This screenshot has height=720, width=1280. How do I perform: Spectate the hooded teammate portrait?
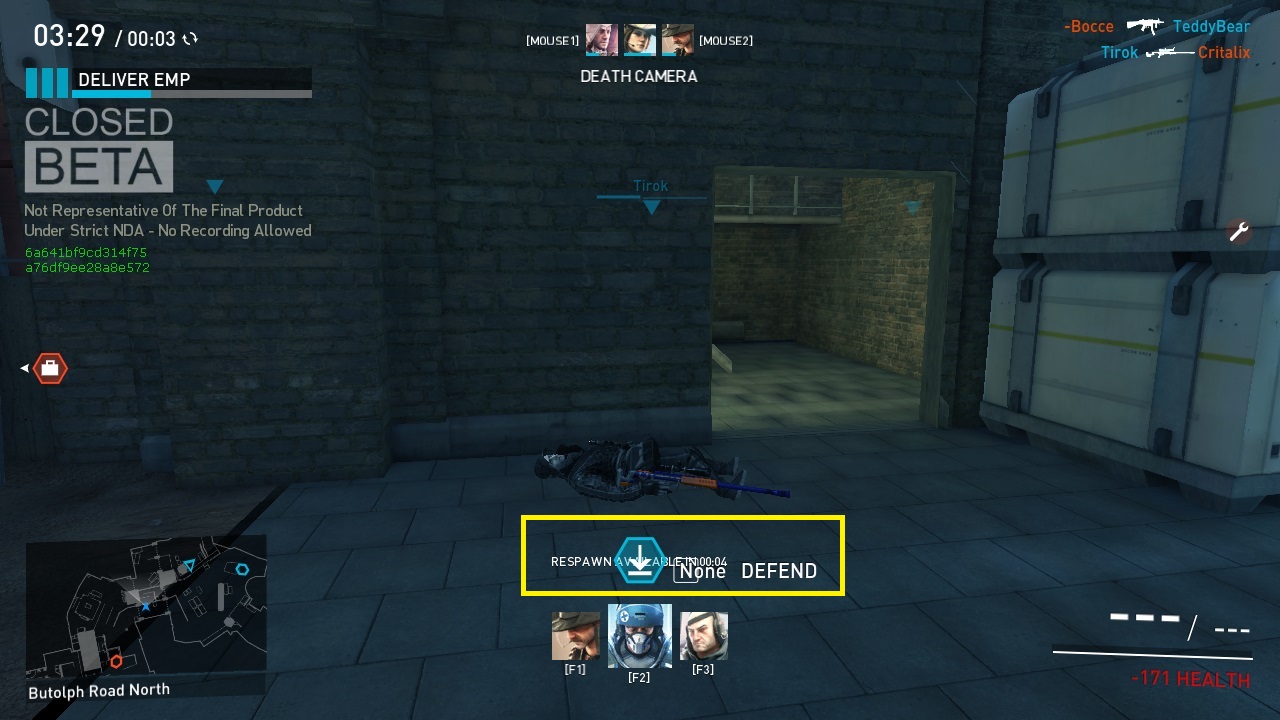click(x=601, y=40)
